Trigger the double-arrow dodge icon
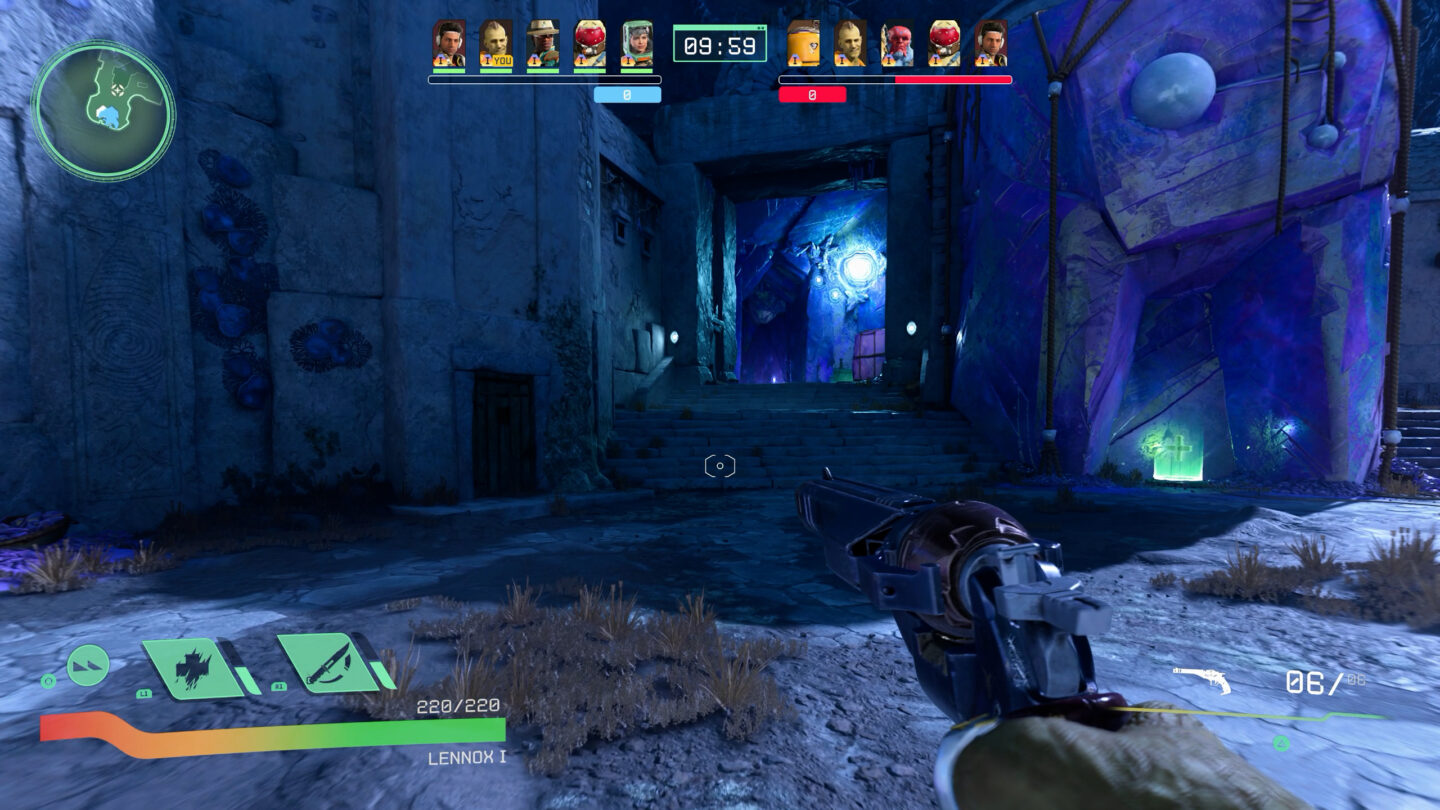The image size is (1440, 810). [88, 665]
